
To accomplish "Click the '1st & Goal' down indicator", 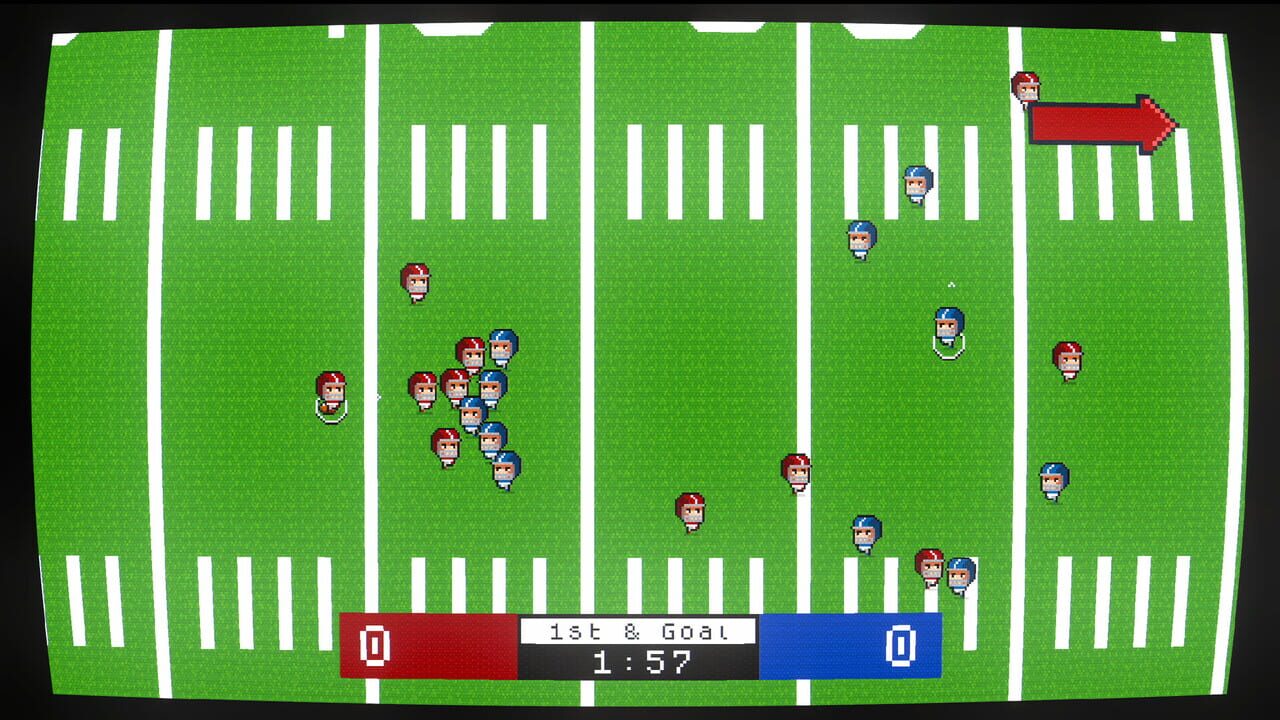I will point(640,632).
